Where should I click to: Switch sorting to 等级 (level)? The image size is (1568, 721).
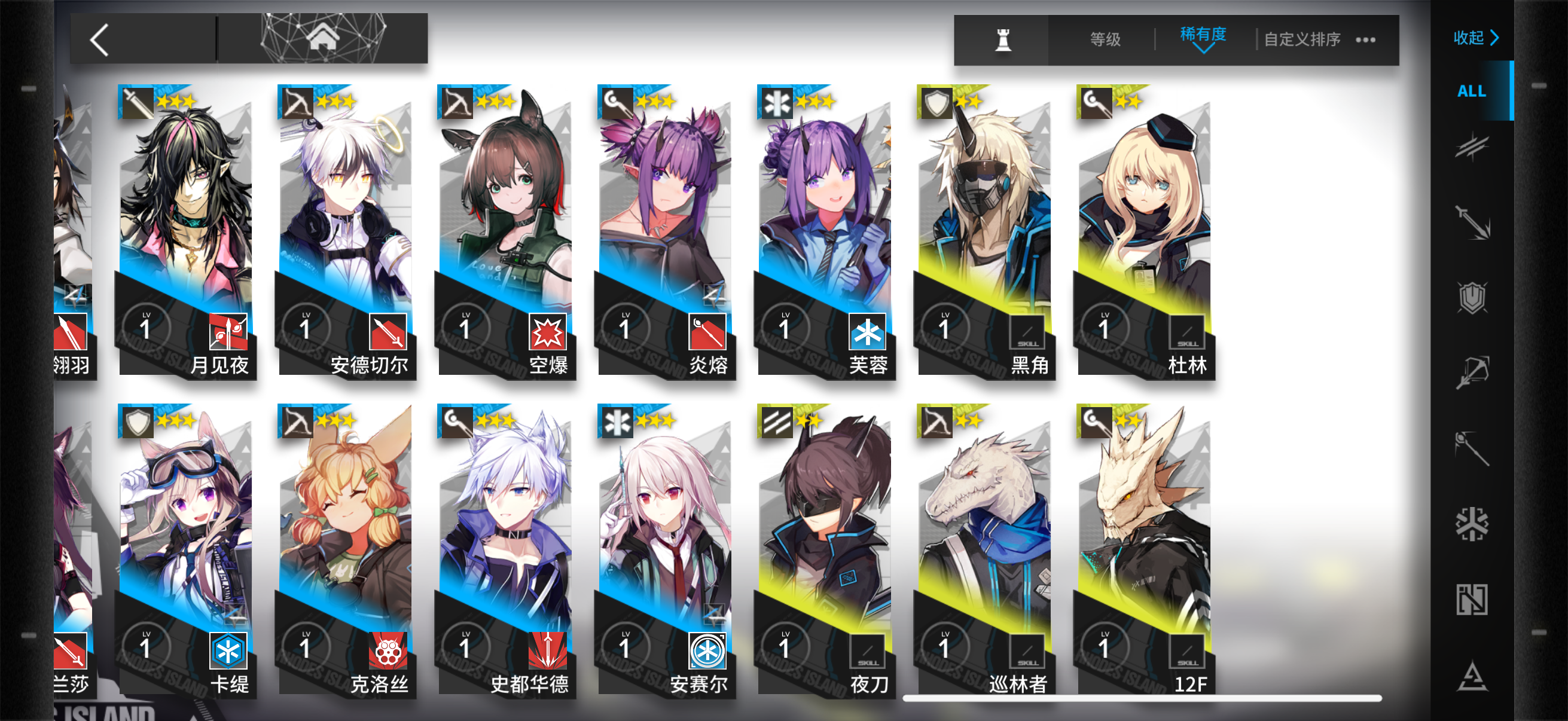[1105, 39]
